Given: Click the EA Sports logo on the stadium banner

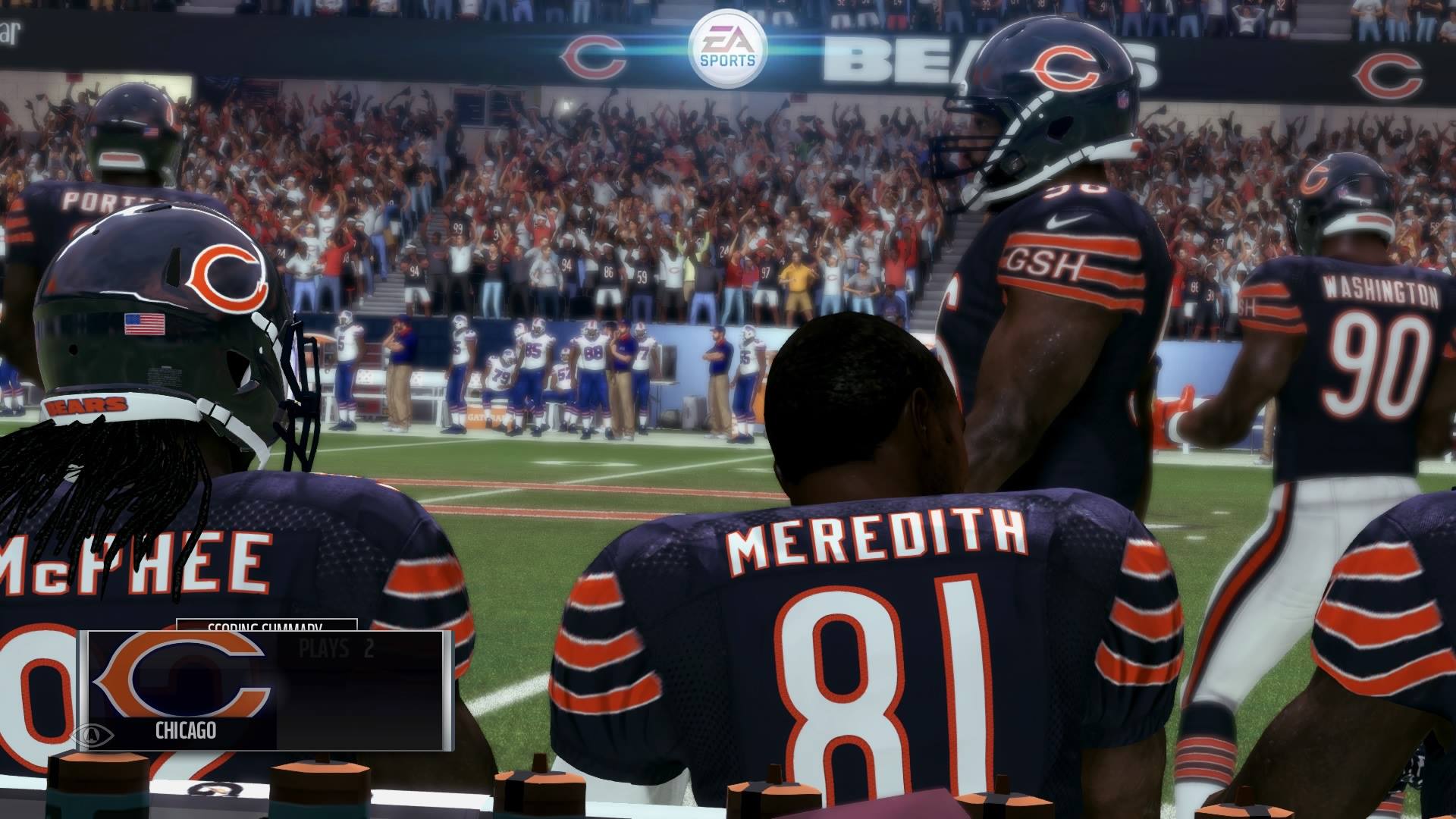Looking at the screenshot, I should [x=728, y=45].
